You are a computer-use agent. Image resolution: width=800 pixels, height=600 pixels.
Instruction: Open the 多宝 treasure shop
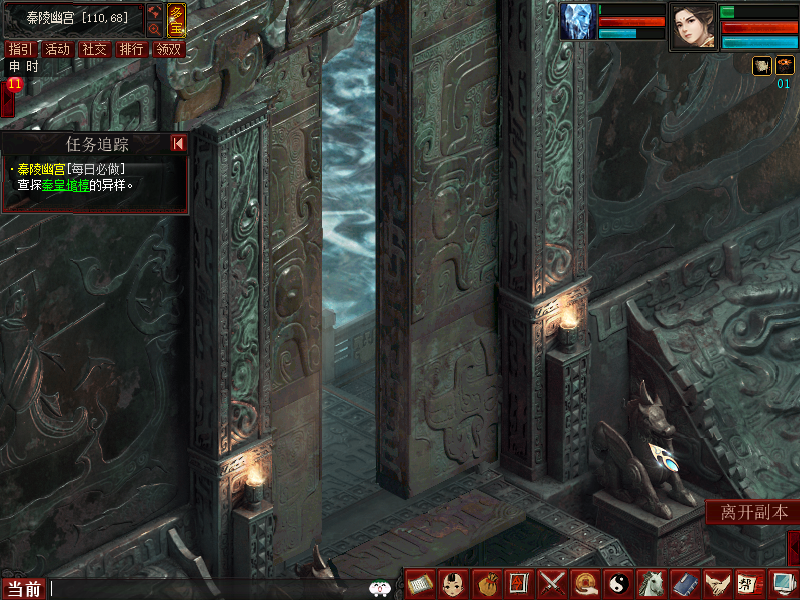tap(176, 19)
